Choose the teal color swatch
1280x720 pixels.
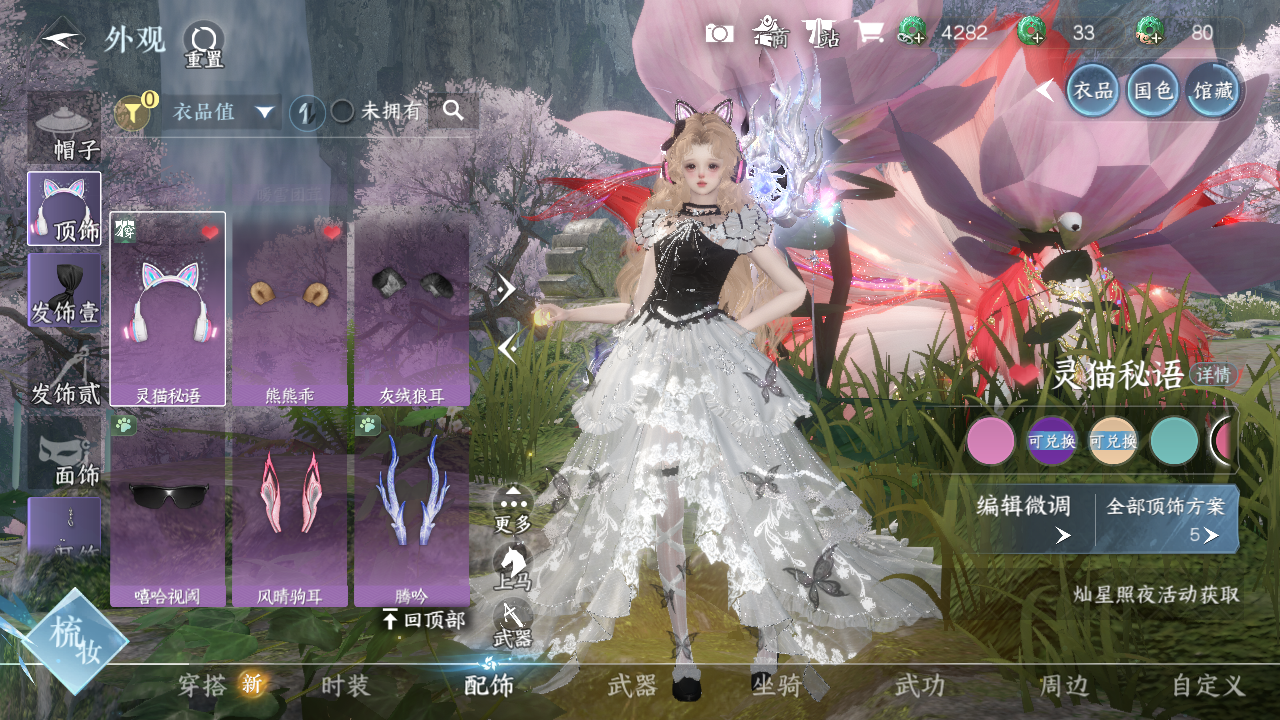point(1174,441)
